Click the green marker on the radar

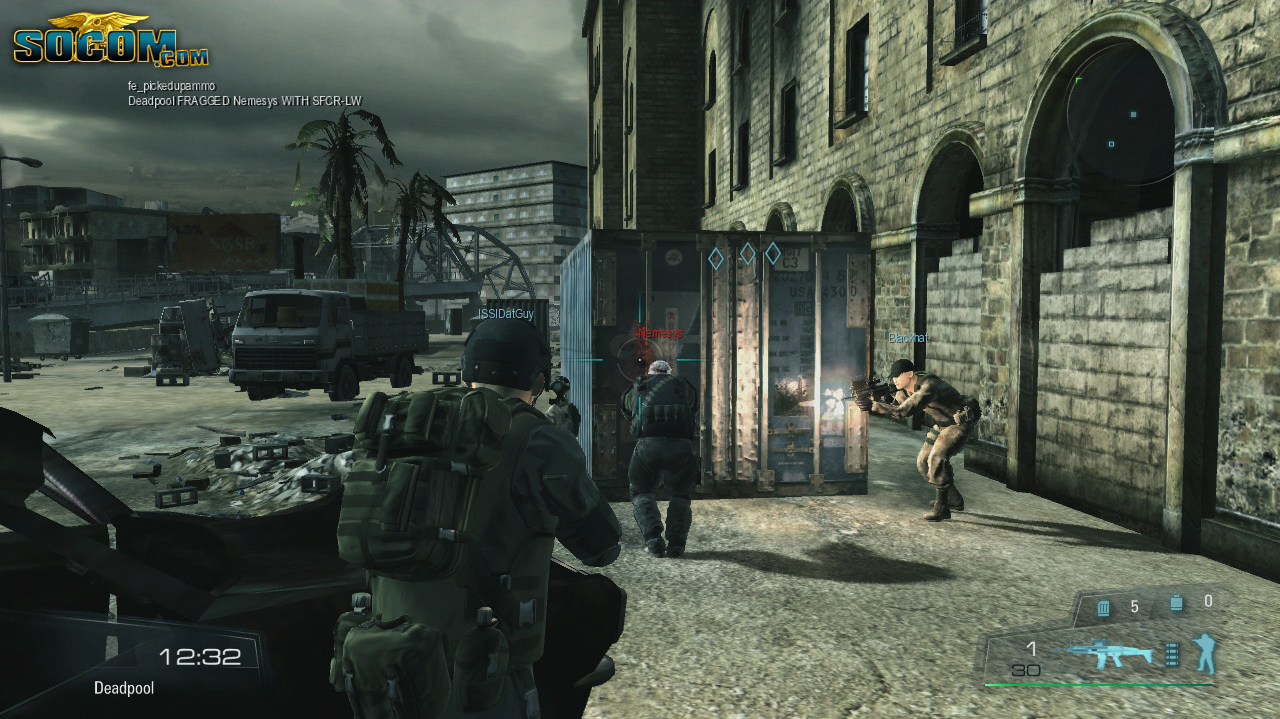click(1079, 79)
